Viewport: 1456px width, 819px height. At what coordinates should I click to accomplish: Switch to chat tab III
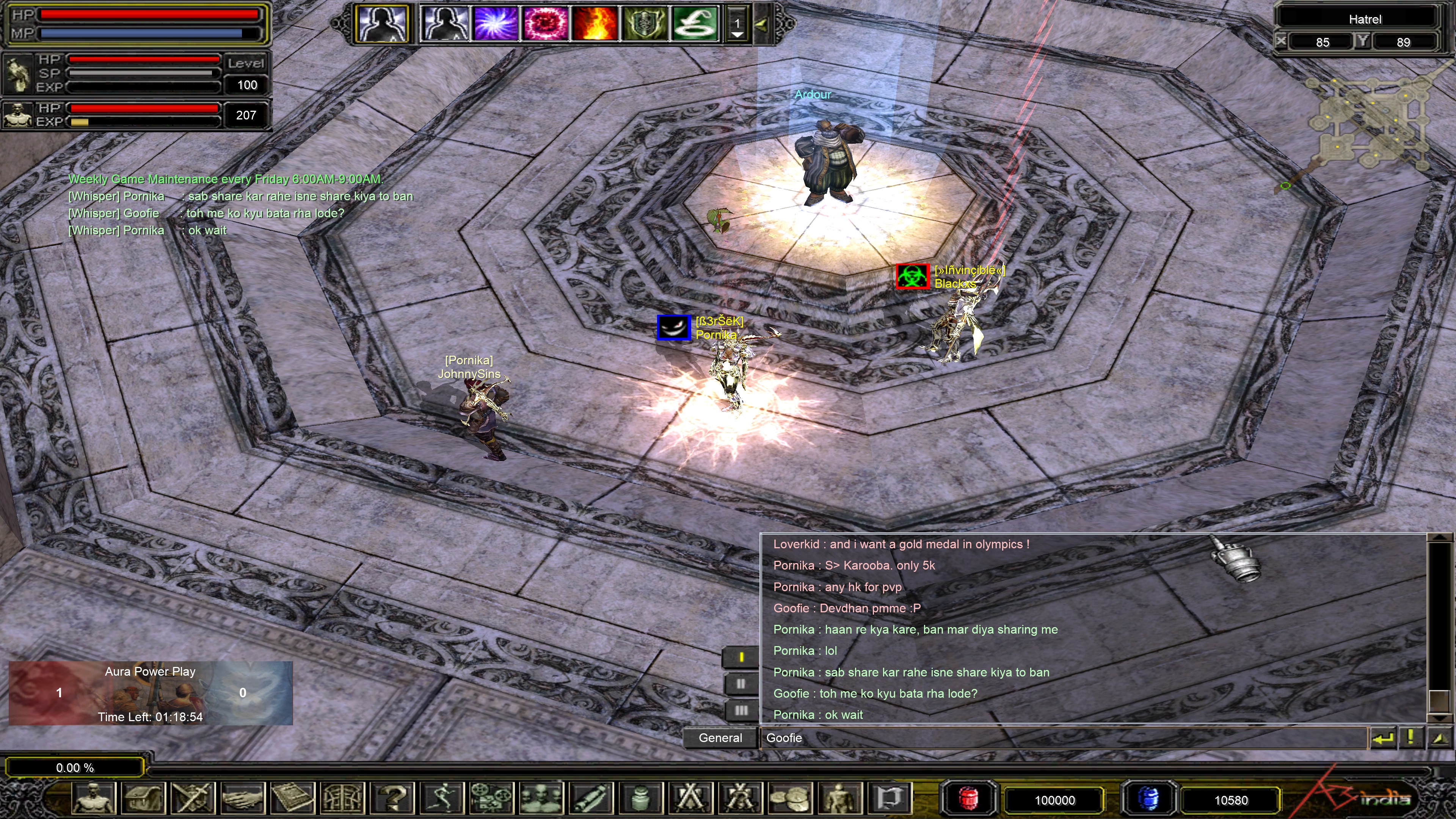[741, 711]
